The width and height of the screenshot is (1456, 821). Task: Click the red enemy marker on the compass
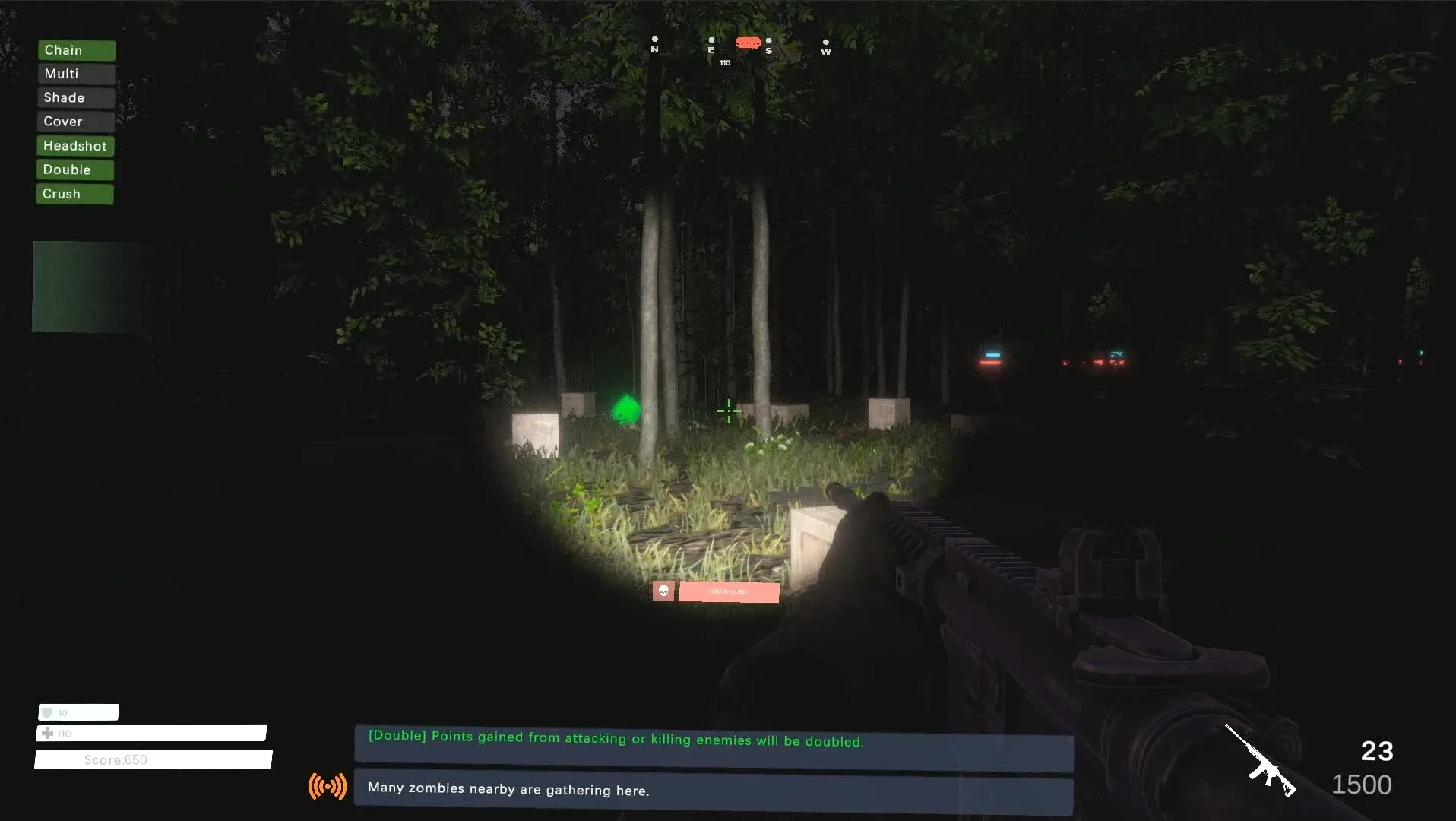pyautogui.click(x=748, y=43)
